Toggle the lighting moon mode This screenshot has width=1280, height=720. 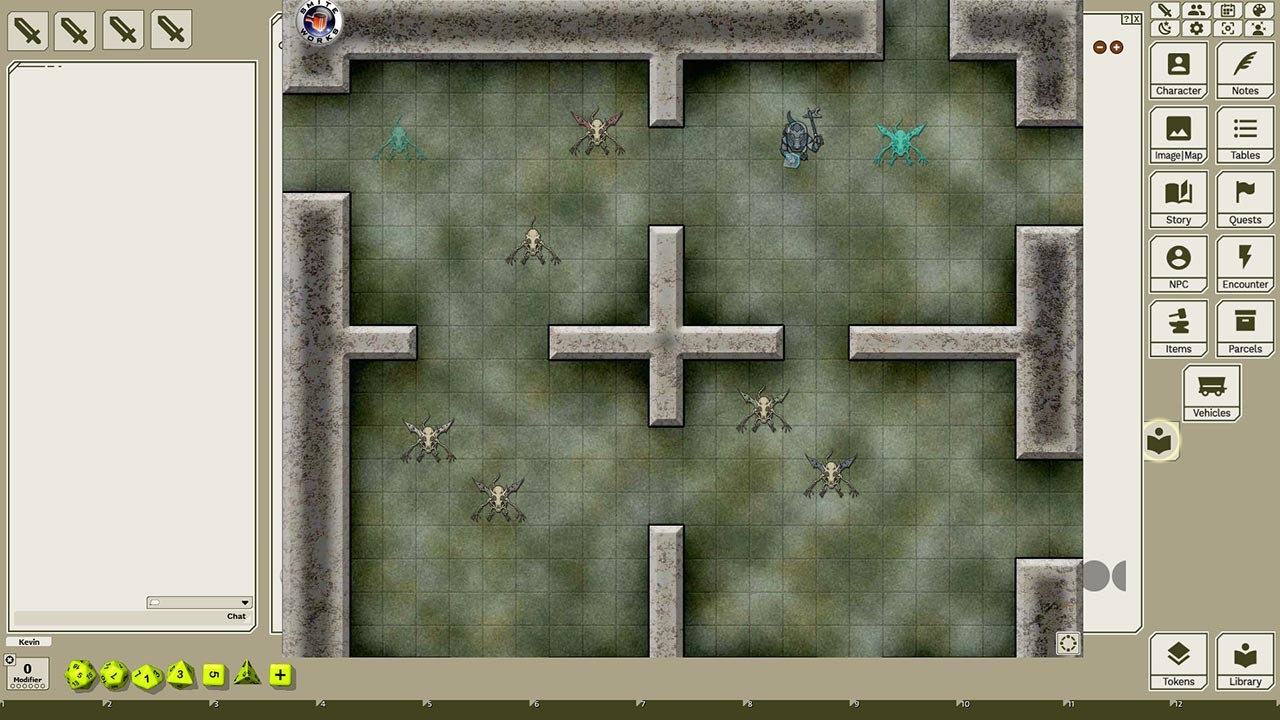click(1164, 28)
